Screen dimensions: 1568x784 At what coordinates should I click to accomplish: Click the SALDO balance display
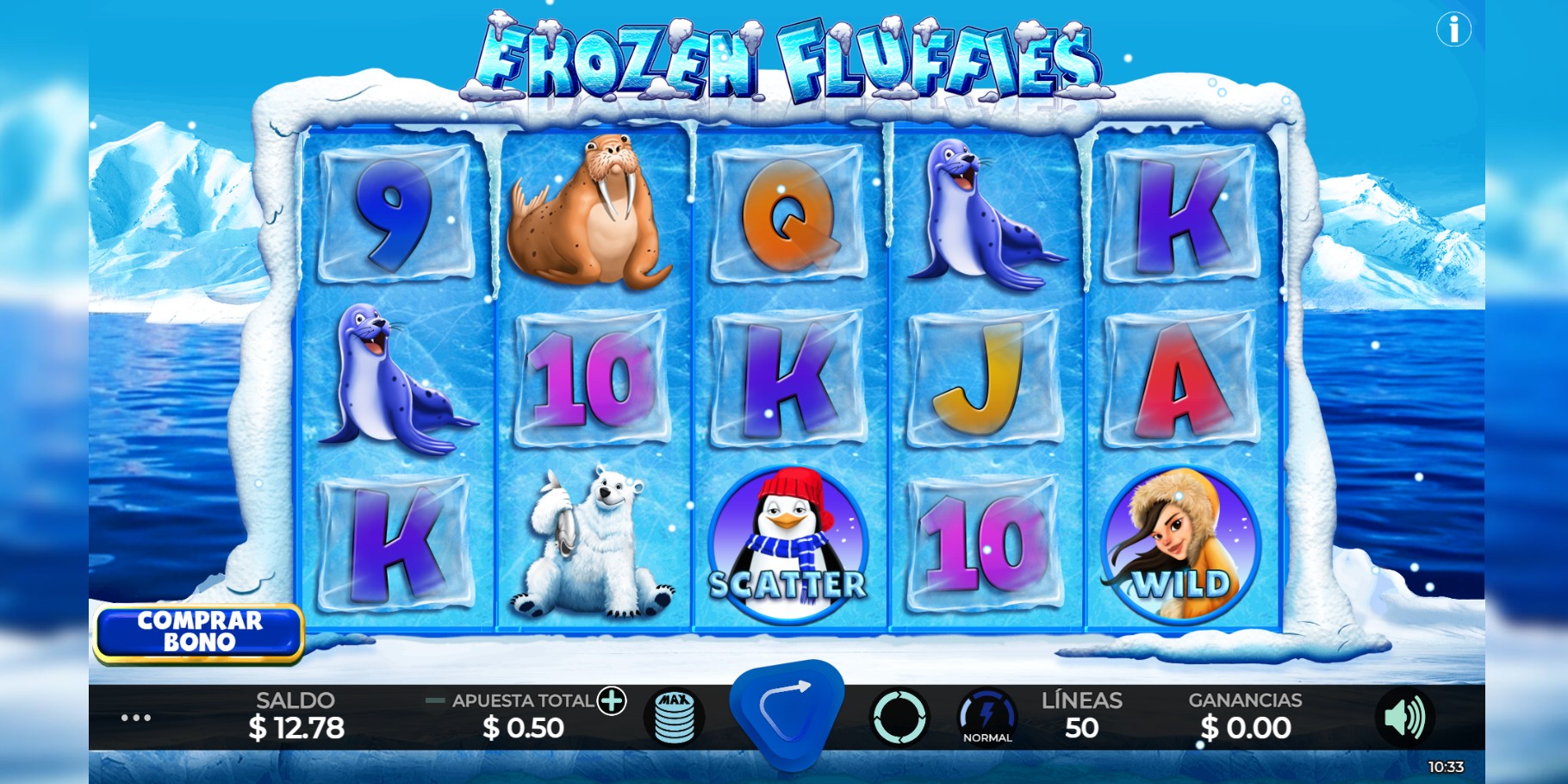click(296, 715)
